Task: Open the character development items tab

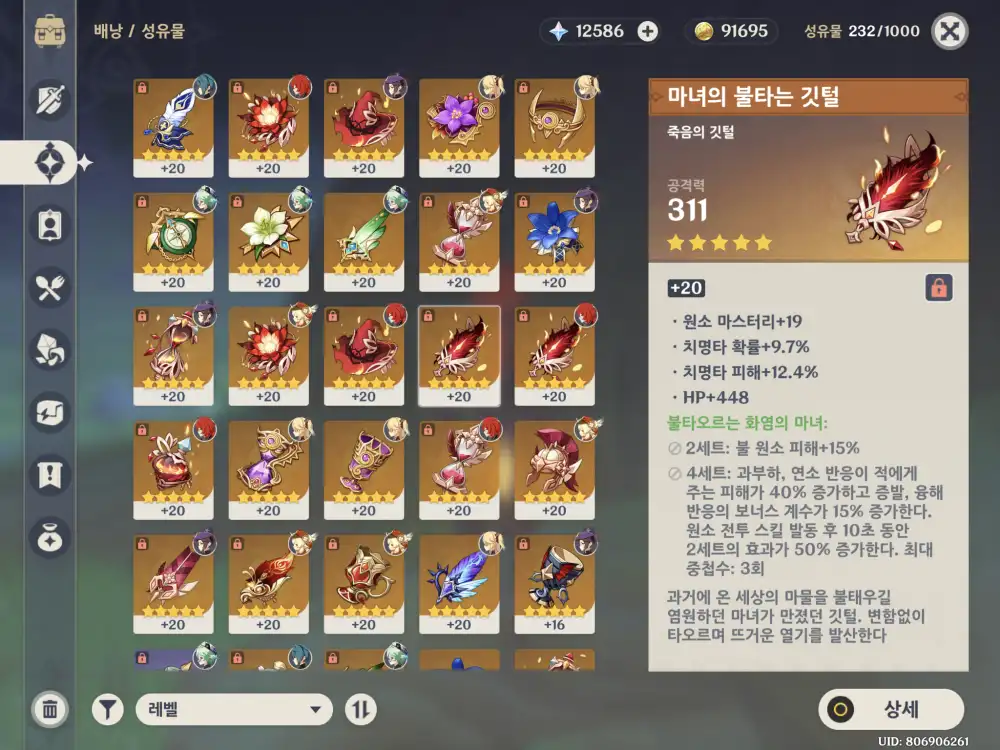Action: (50, 226)
